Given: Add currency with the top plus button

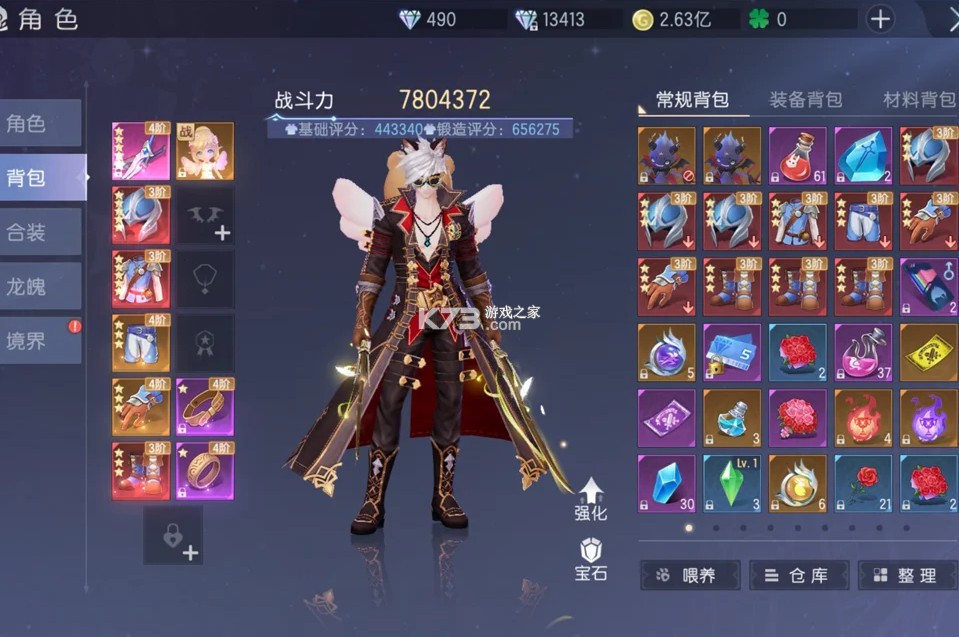Looking at the screenshot, I should [x=880, y=19].
